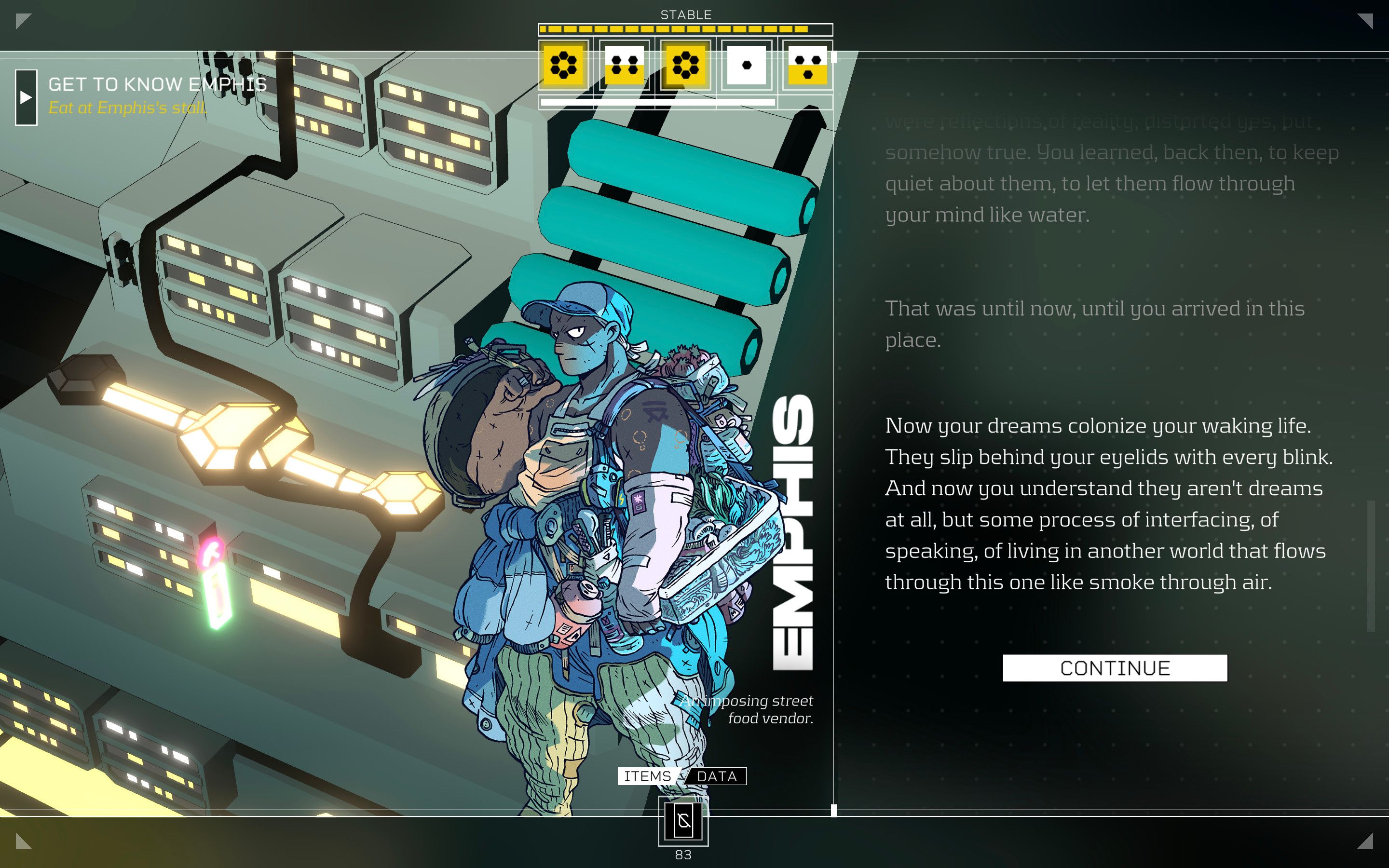The image size is (1389, 868).
Task: Click the cryo currency icon above 83
Action: 683,821
